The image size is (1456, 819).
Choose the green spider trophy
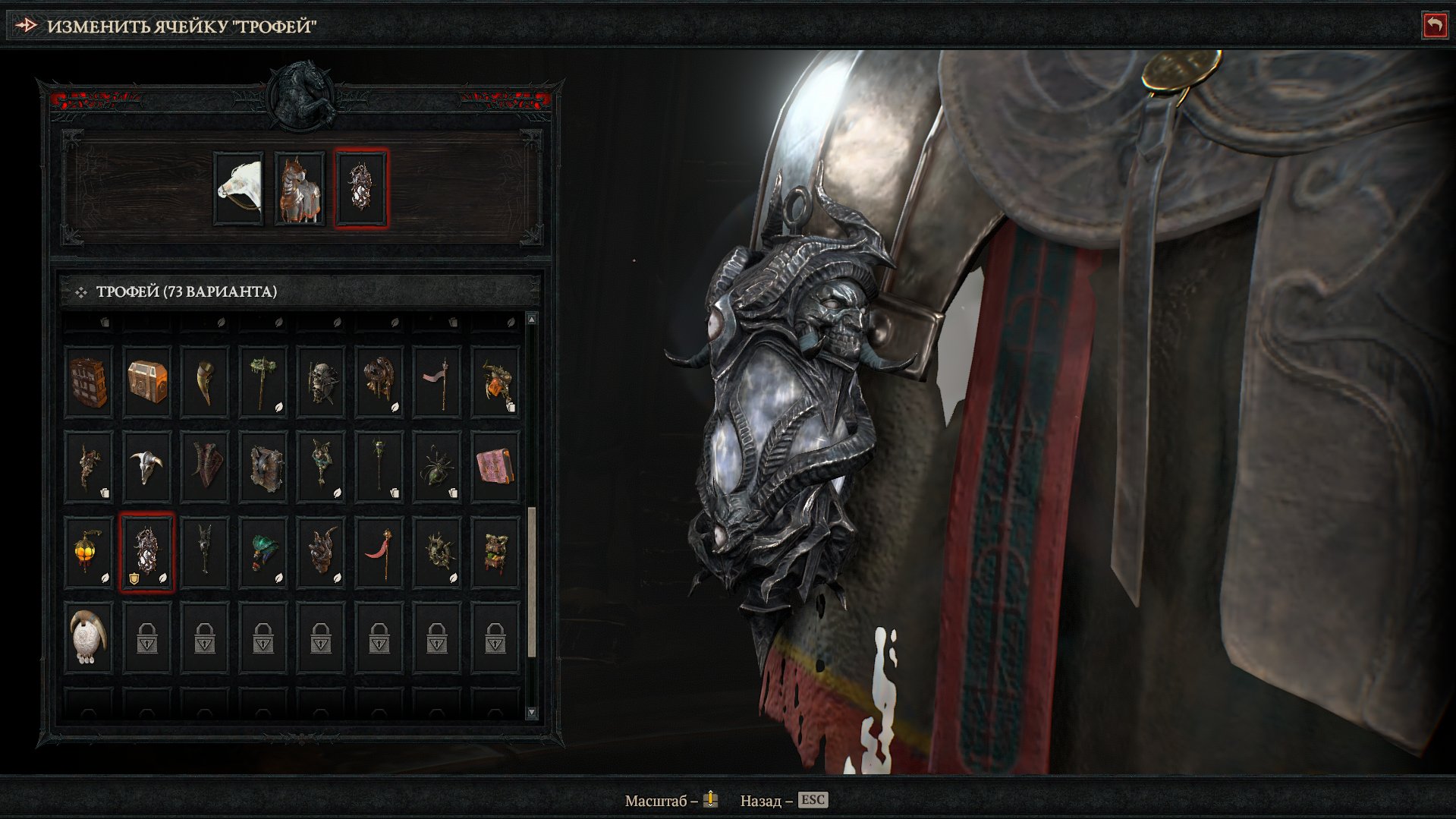[x=437, y=467]
